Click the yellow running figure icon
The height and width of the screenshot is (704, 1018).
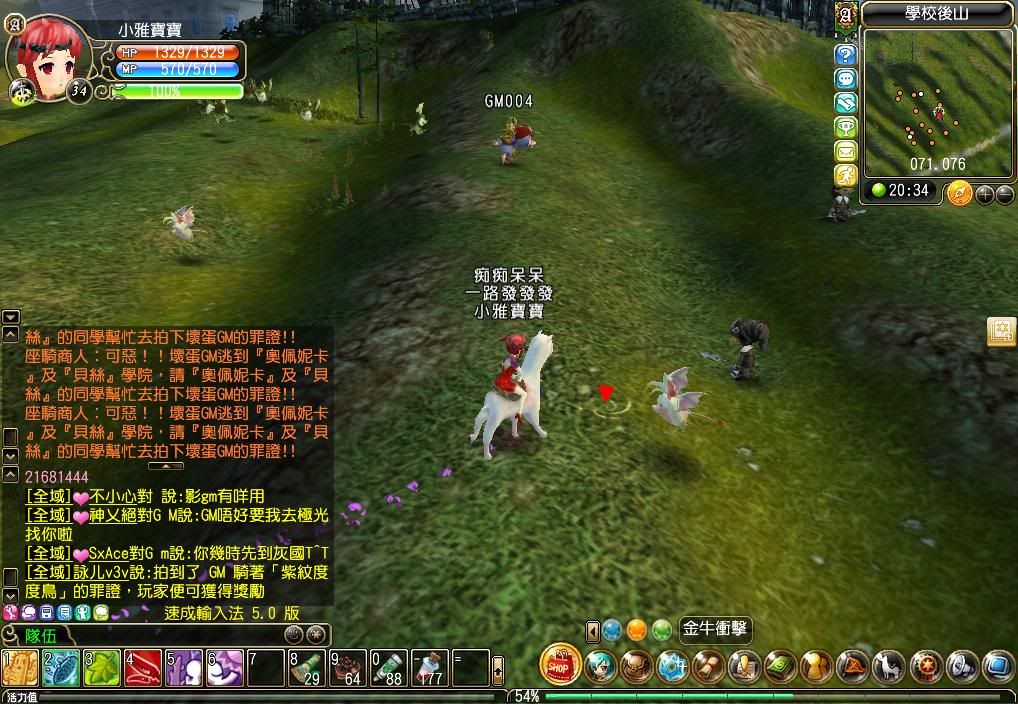point(846,175)
